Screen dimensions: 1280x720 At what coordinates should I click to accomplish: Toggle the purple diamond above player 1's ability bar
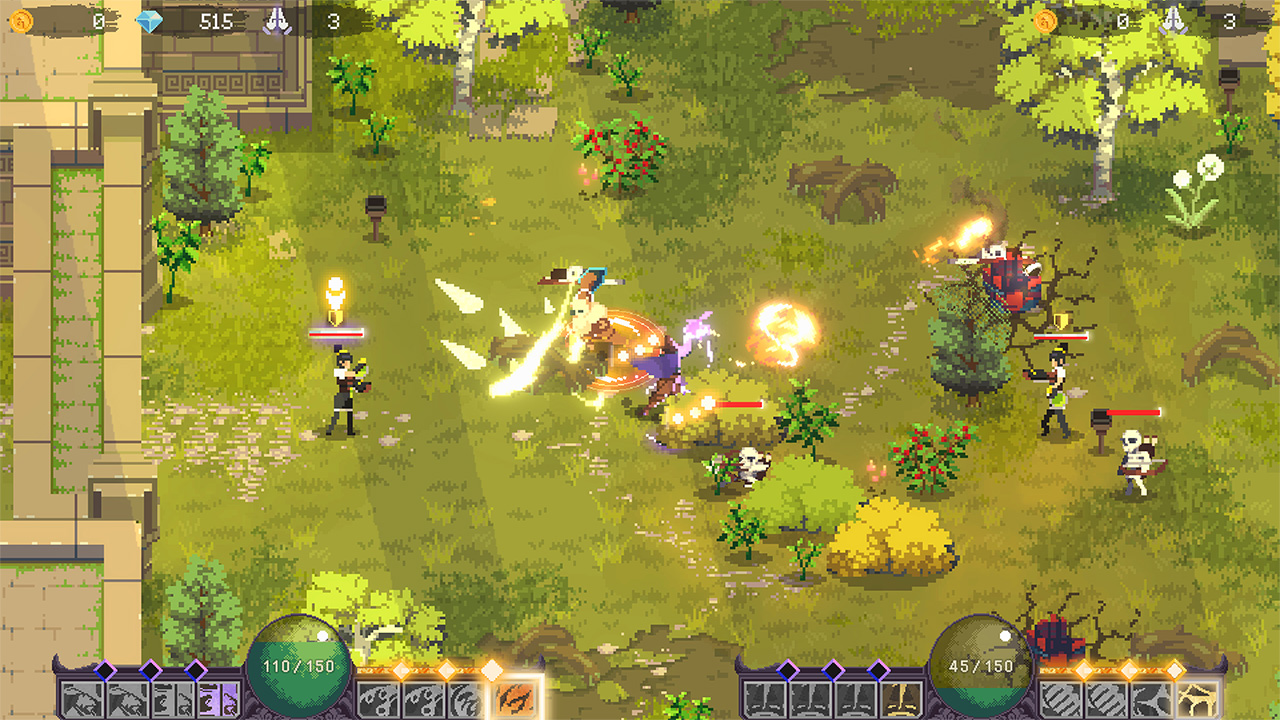coord(103,671)
